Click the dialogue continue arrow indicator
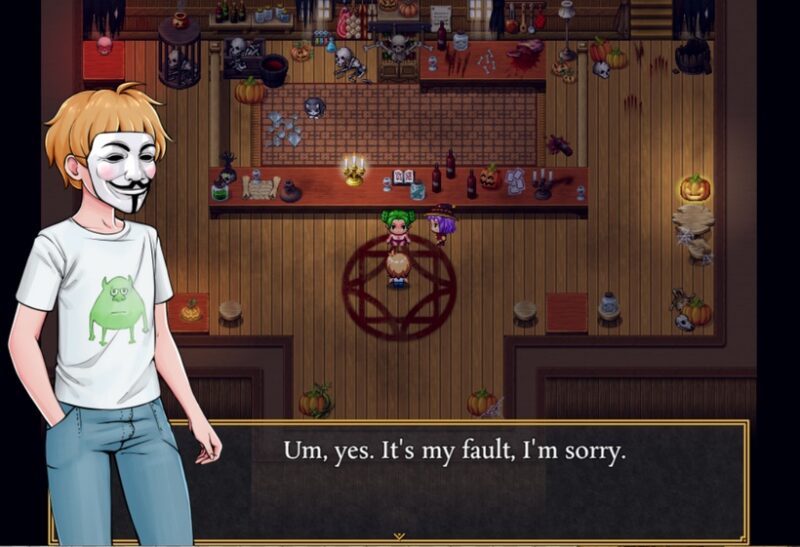 point(399,536)
